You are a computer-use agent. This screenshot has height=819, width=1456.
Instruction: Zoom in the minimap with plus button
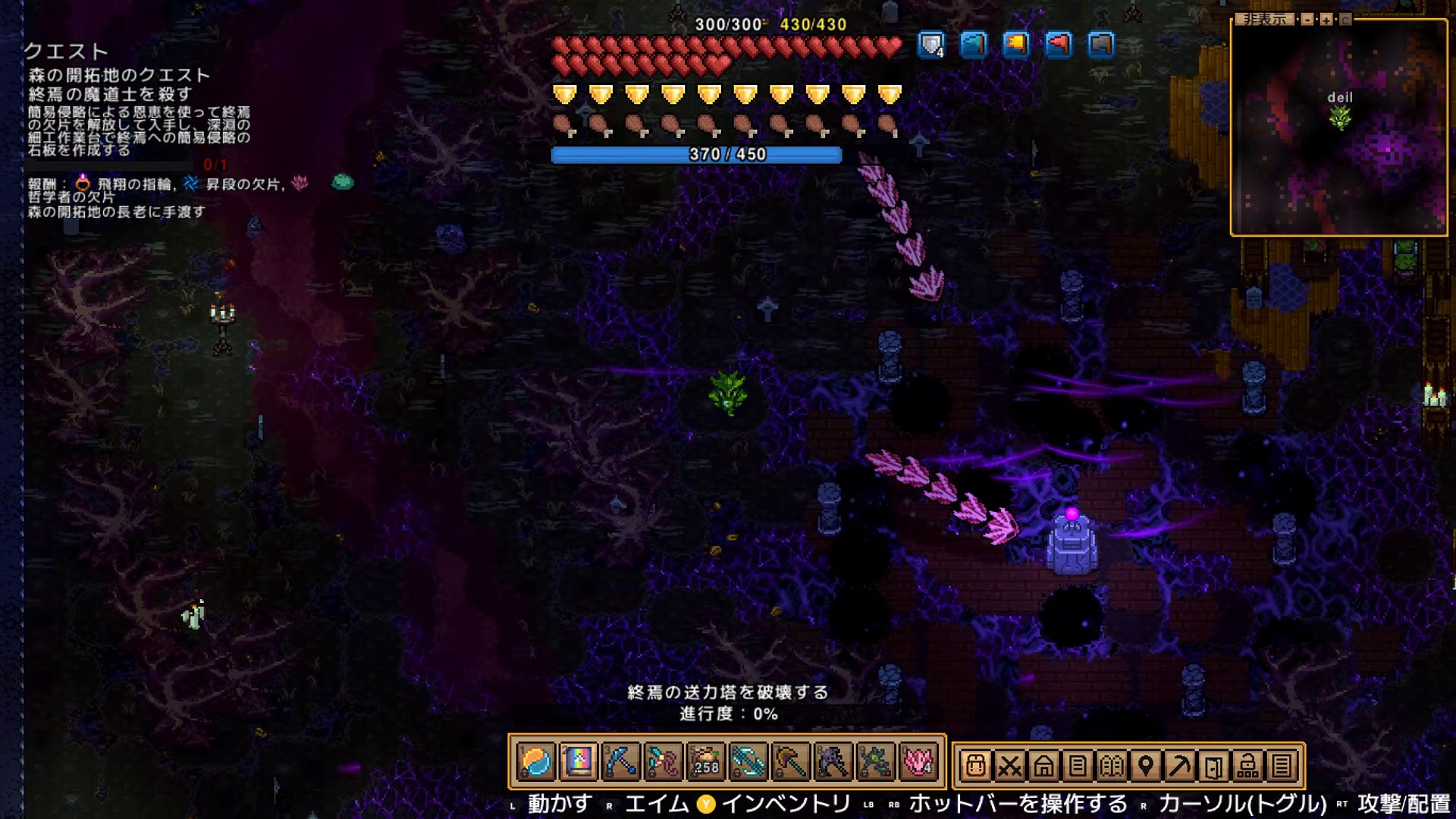coord(1326,20)
